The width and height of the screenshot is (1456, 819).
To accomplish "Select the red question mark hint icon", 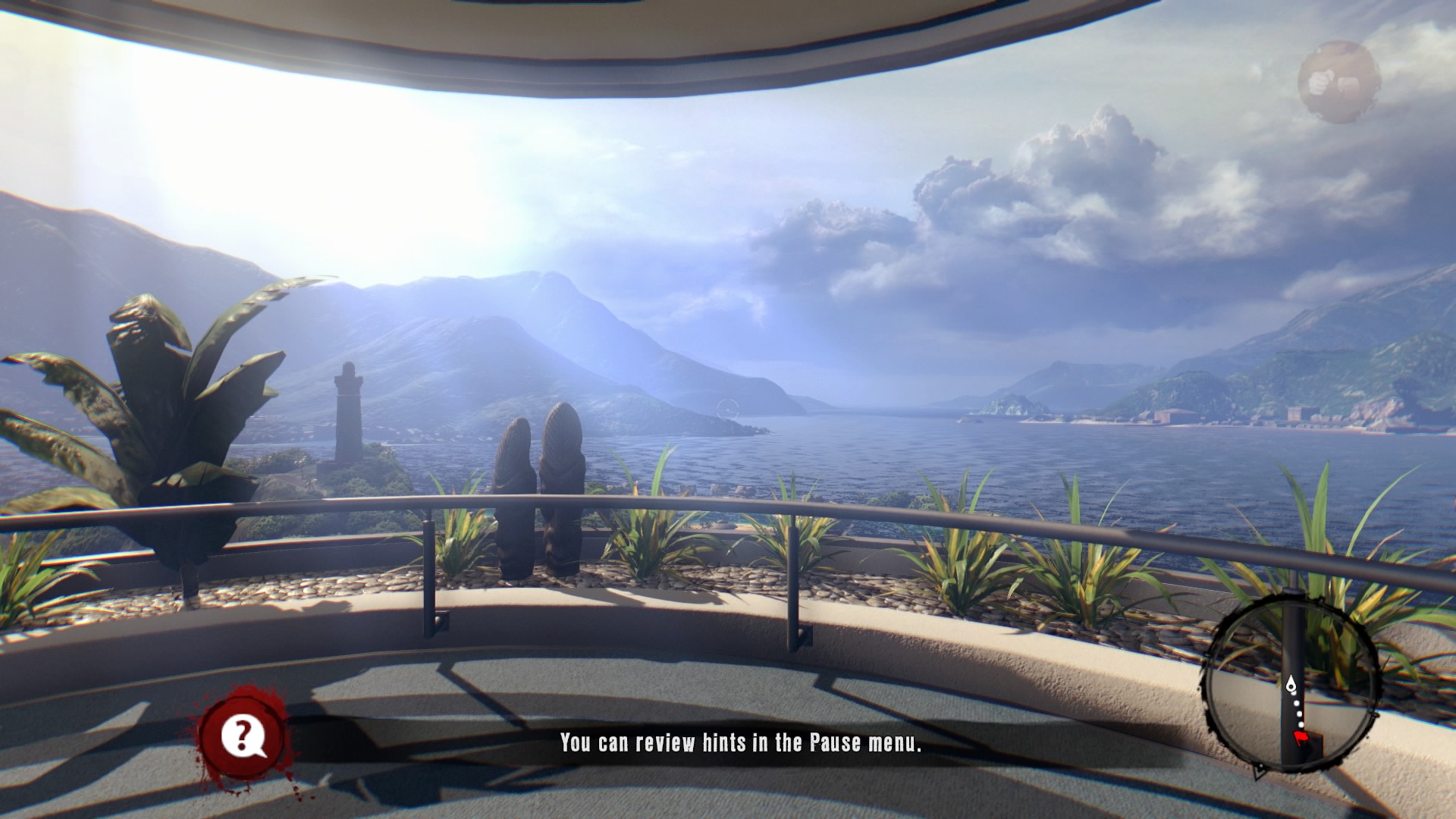I will point(243,736).
